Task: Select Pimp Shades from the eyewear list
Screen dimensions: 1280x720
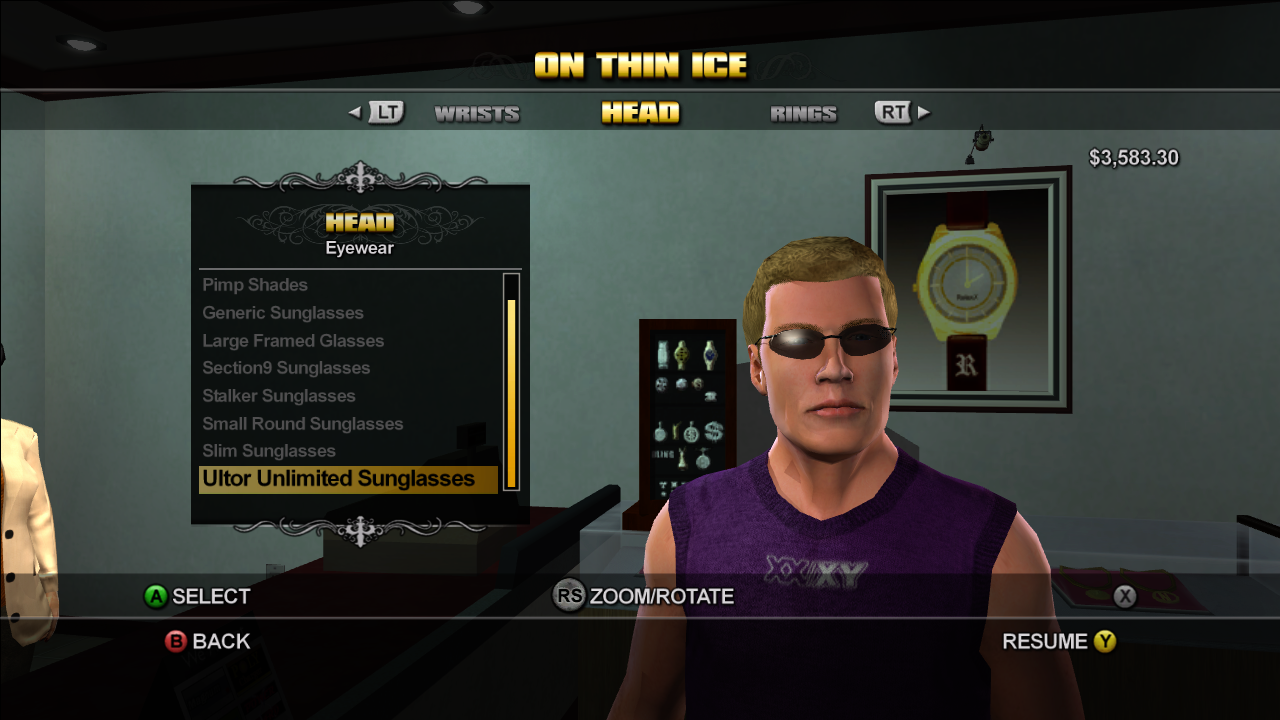Action: 255,285
